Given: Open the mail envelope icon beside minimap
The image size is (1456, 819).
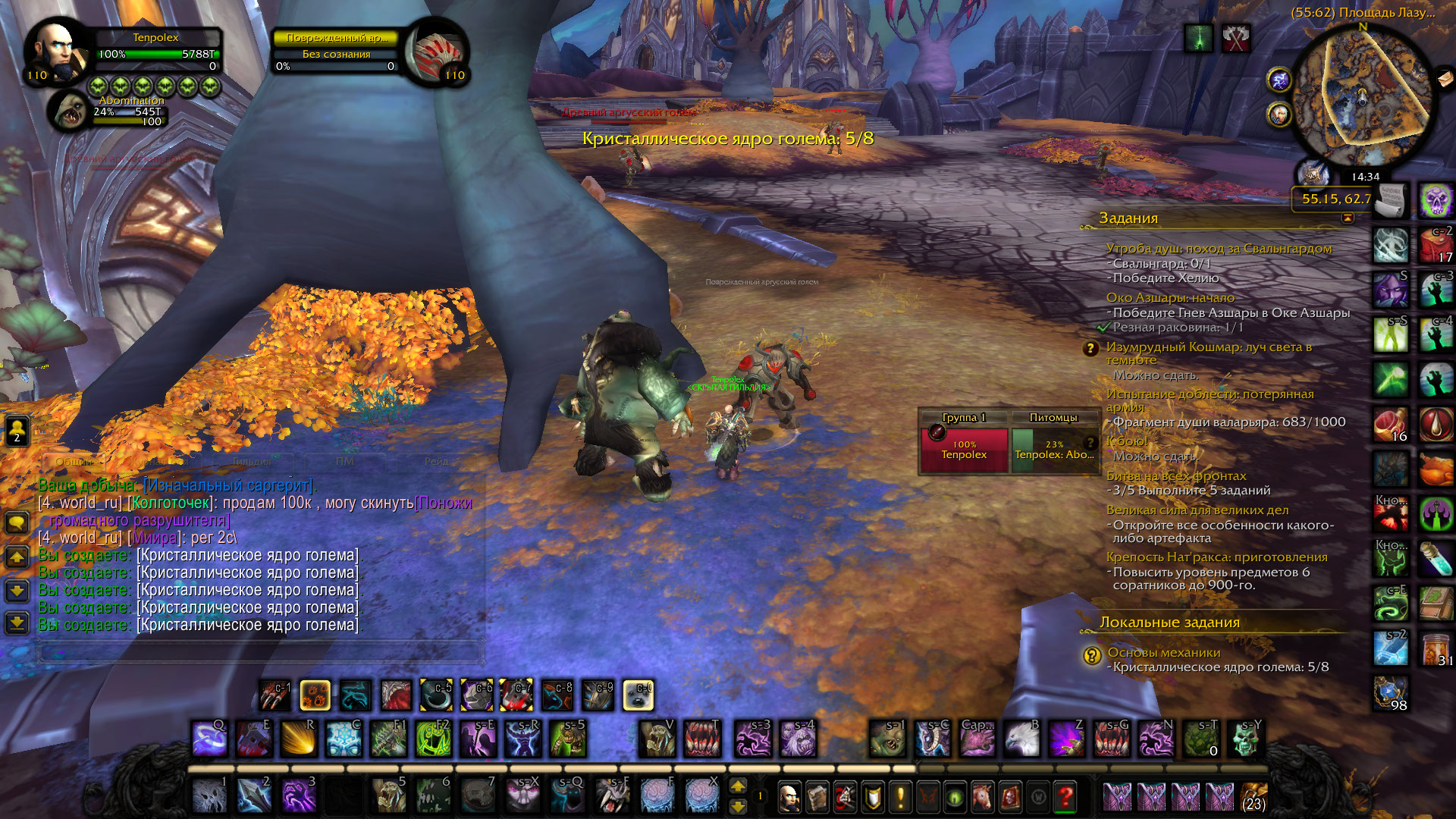Looking at the screenshot, I should [x=1445, y=78].
